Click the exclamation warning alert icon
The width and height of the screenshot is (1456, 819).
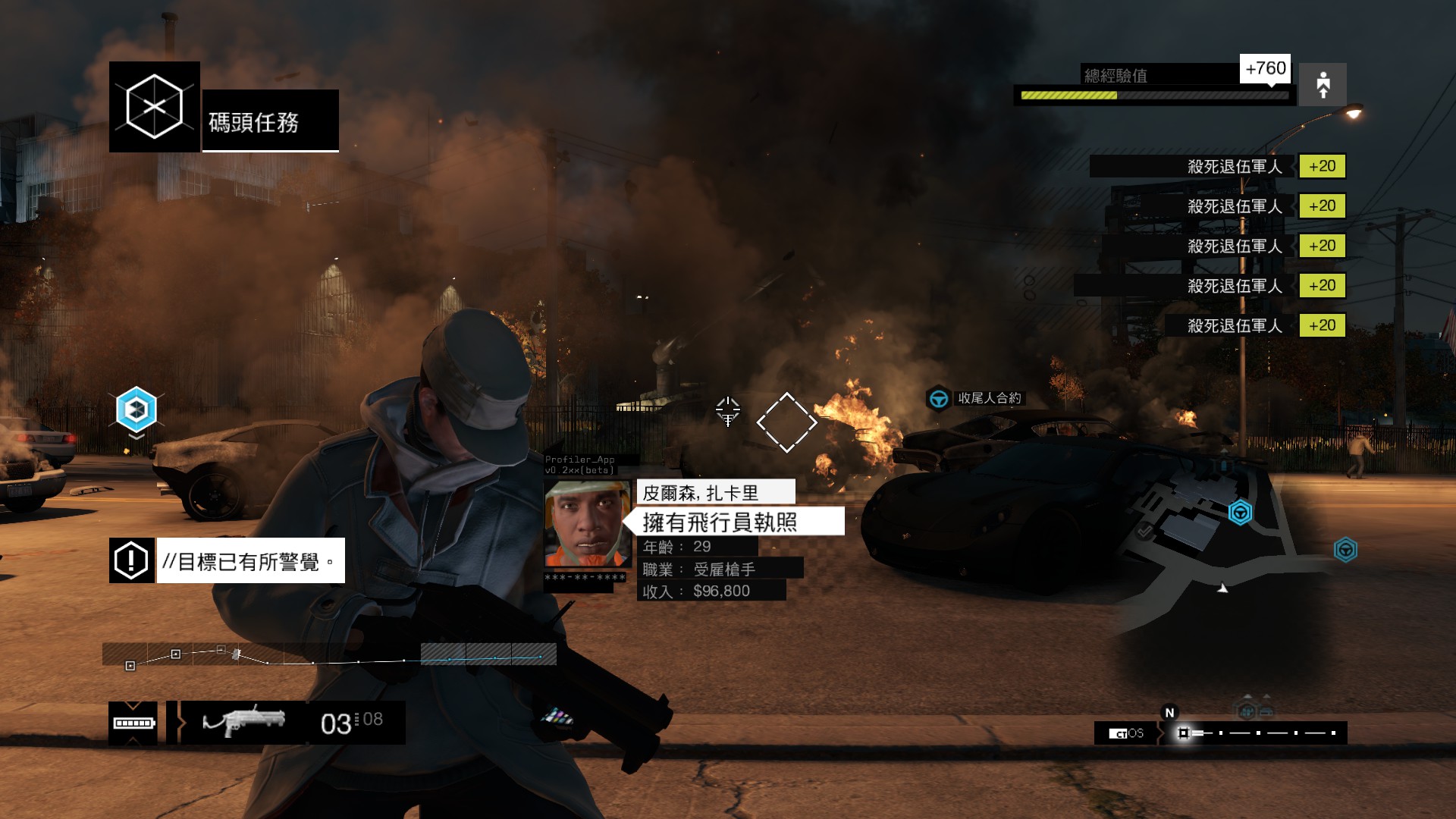pyautogui.click(x=132, y=560)
